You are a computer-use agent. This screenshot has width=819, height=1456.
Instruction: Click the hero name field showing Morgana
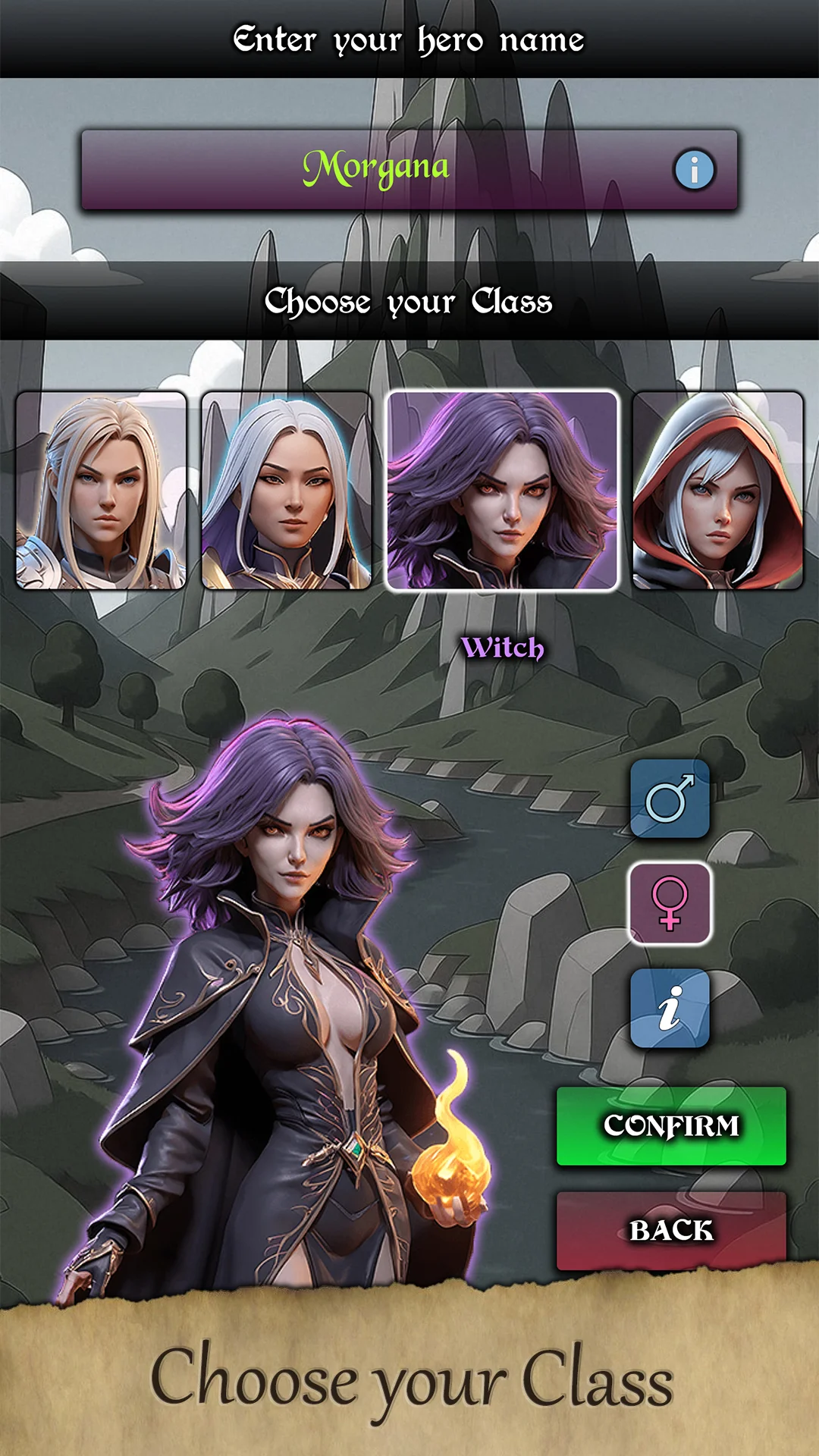point(376,169)
